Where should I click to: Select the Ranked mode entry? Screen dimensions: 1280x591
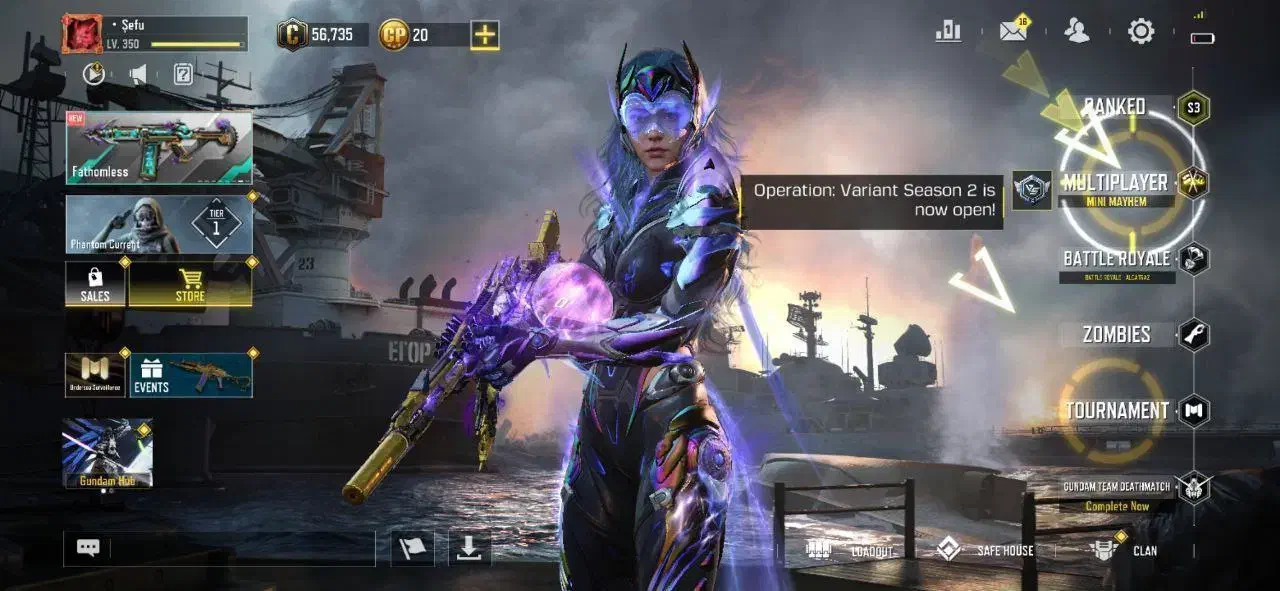click(1115, 106)
